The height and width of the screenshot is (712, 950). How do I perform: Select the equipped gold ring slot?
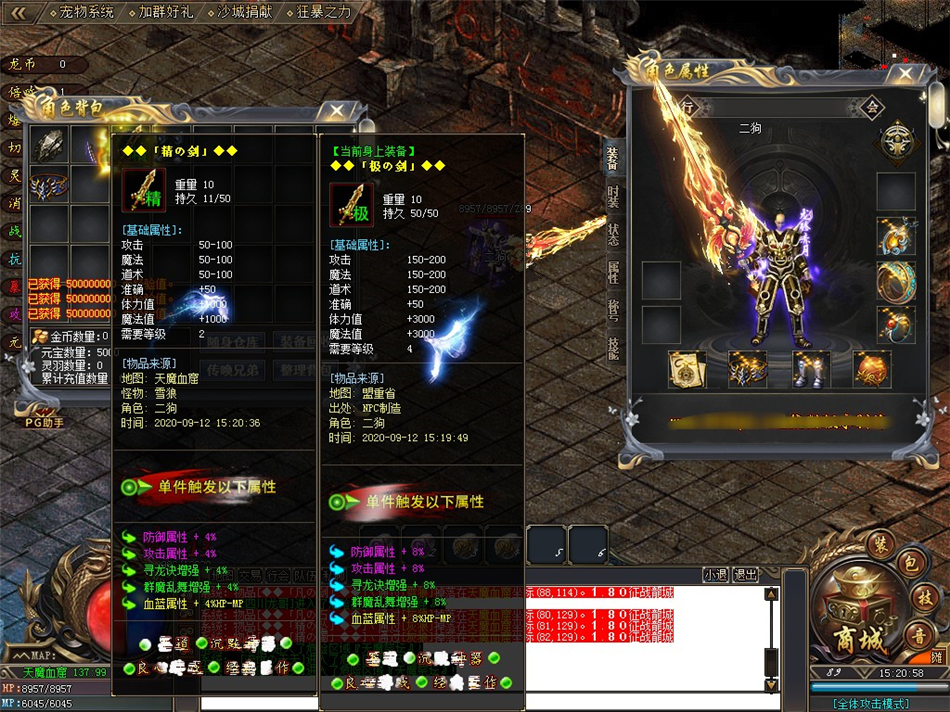pyautogui.click(x=895, y=280)
